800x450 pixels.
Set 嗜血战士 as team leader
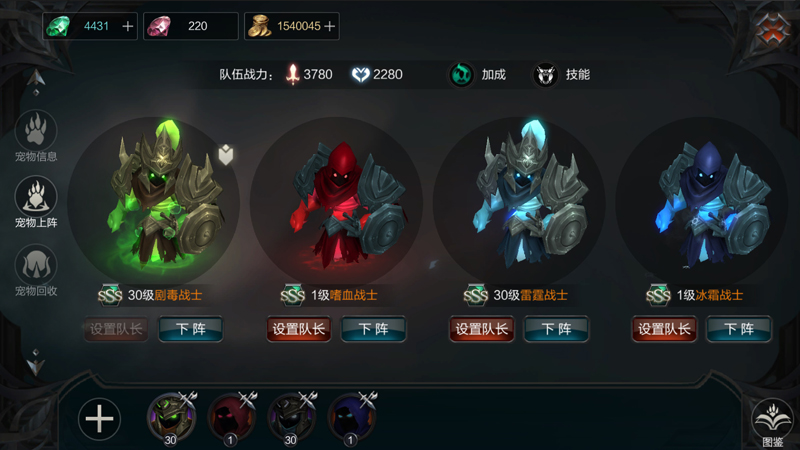[299, 329]
